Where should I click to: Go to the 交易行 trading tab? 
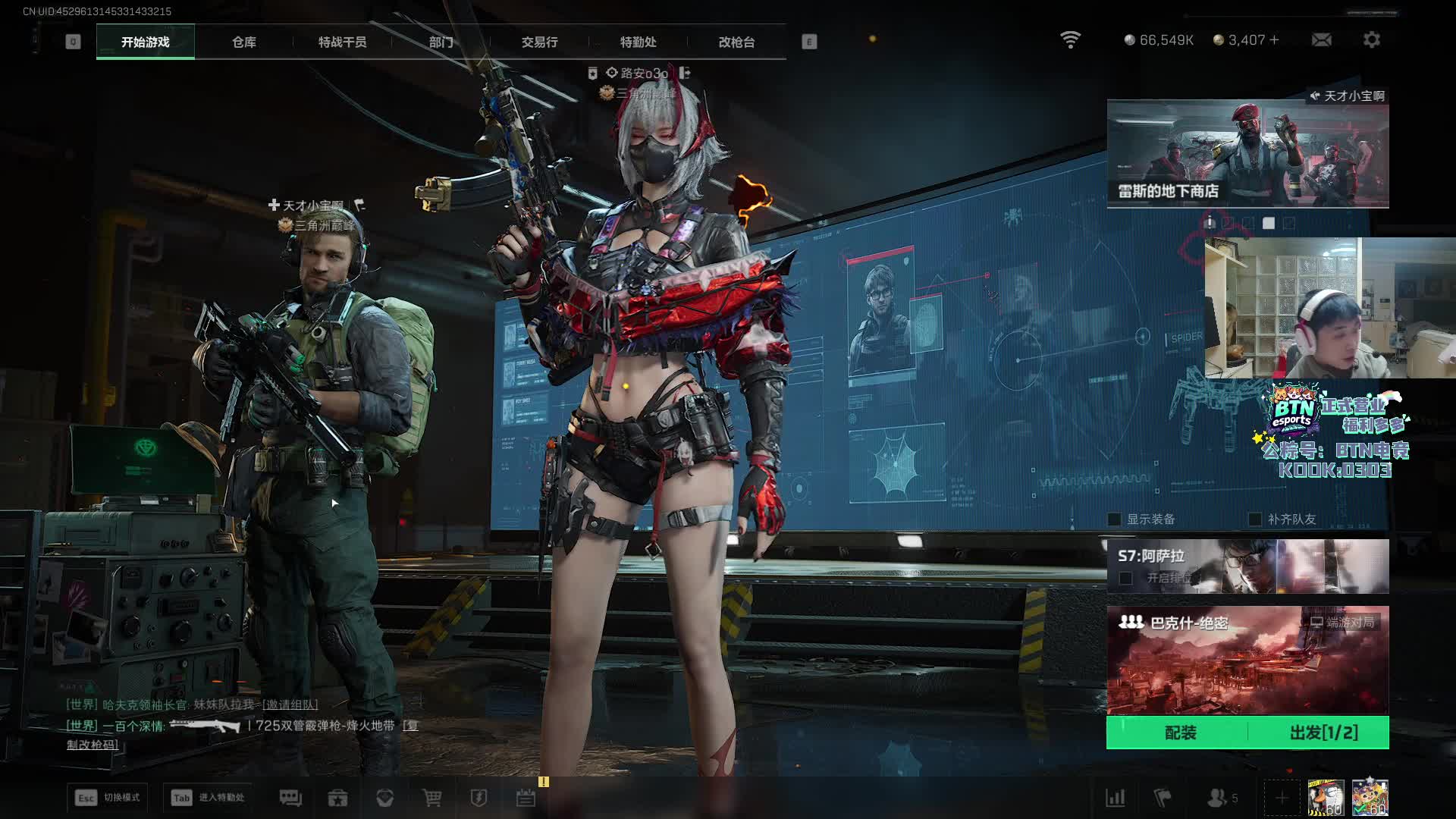(539, 42)
